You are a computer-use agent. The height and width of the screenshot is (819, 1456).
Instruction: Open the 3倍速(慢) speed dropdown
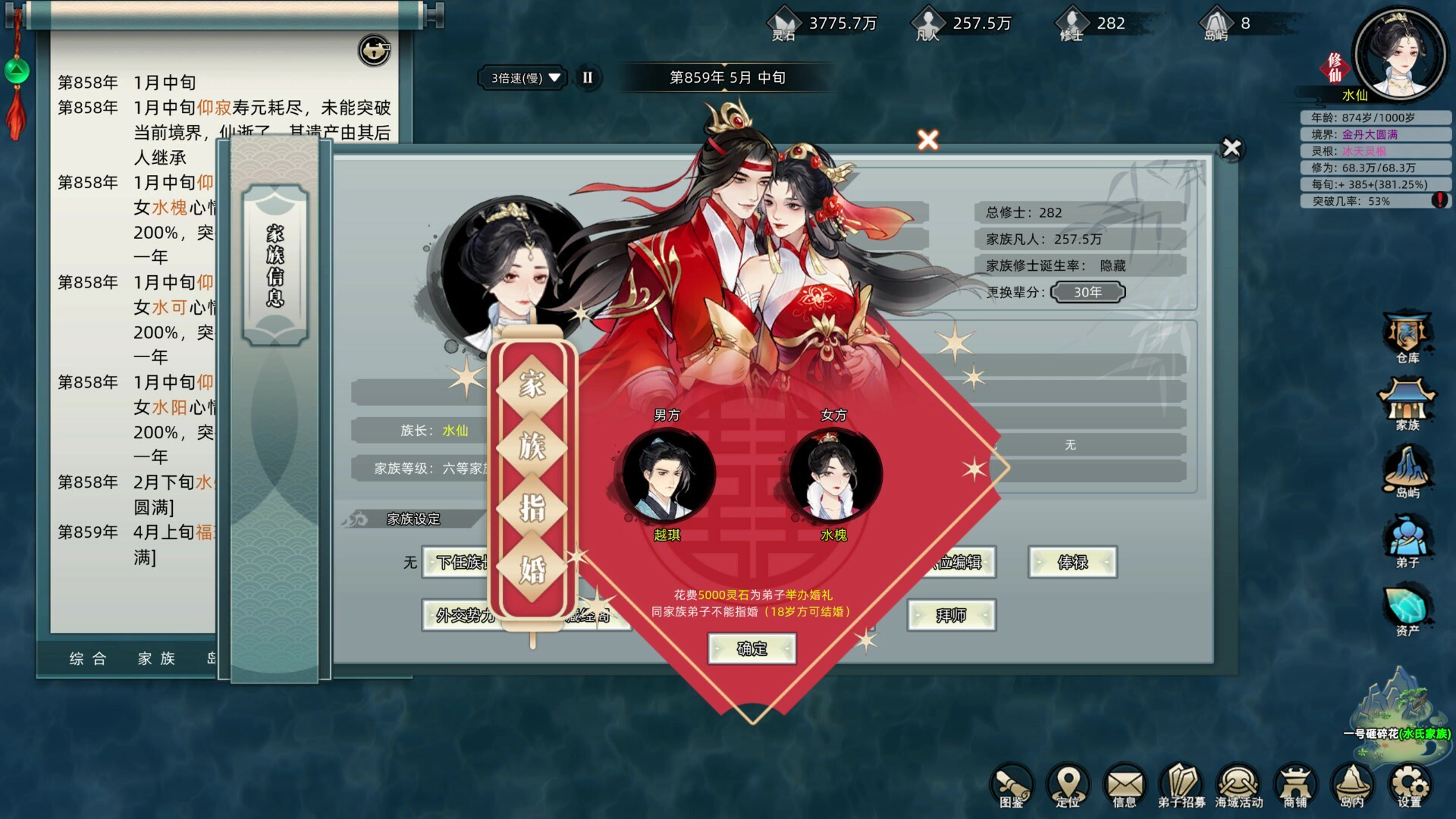tap(522, 78)
